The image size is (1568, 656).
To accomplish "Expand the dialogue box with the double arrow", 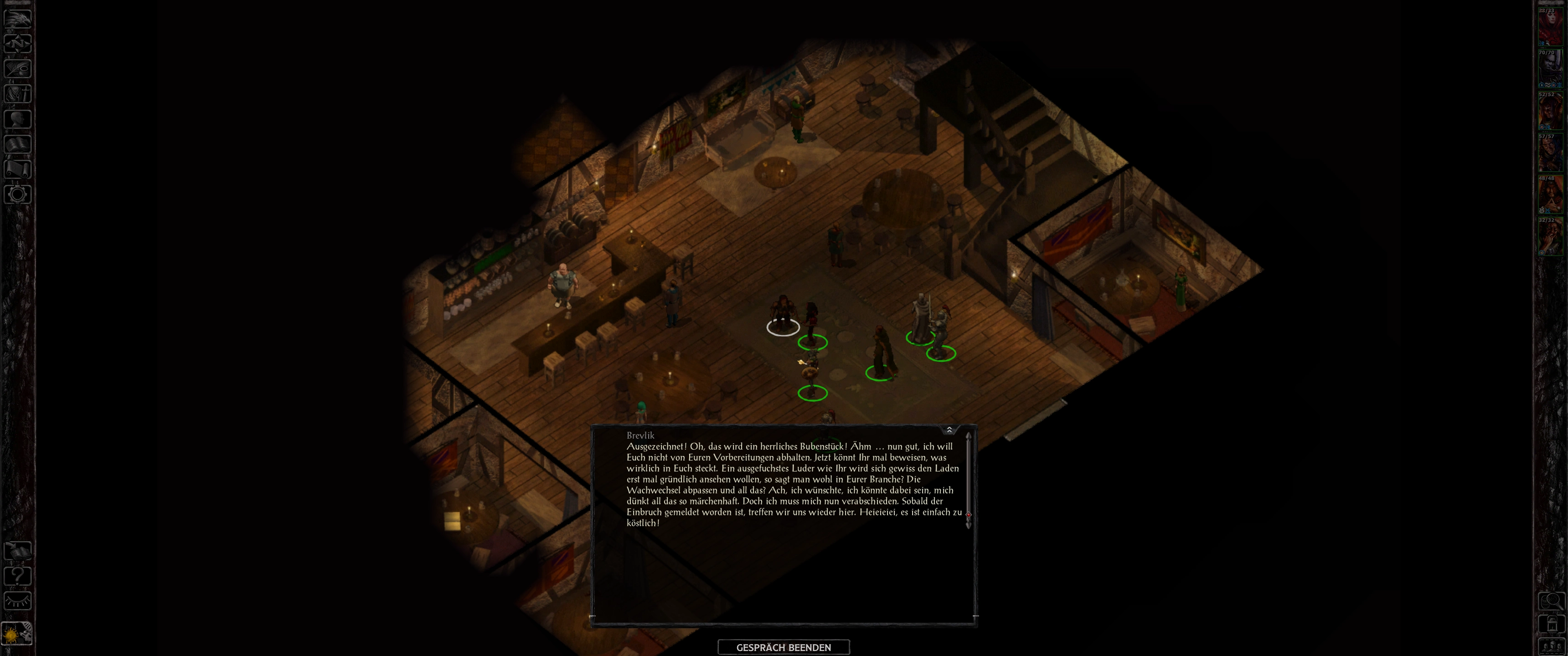I will (x=949, y=430).
